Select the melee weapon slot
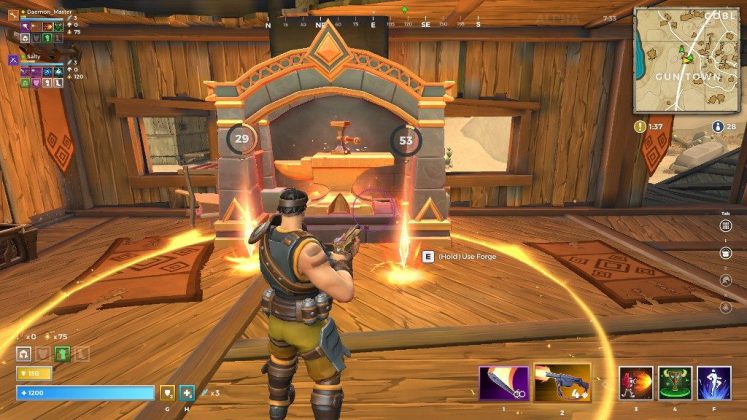Image resolution: width=747 pixels, height=420 pixels. 505,384
